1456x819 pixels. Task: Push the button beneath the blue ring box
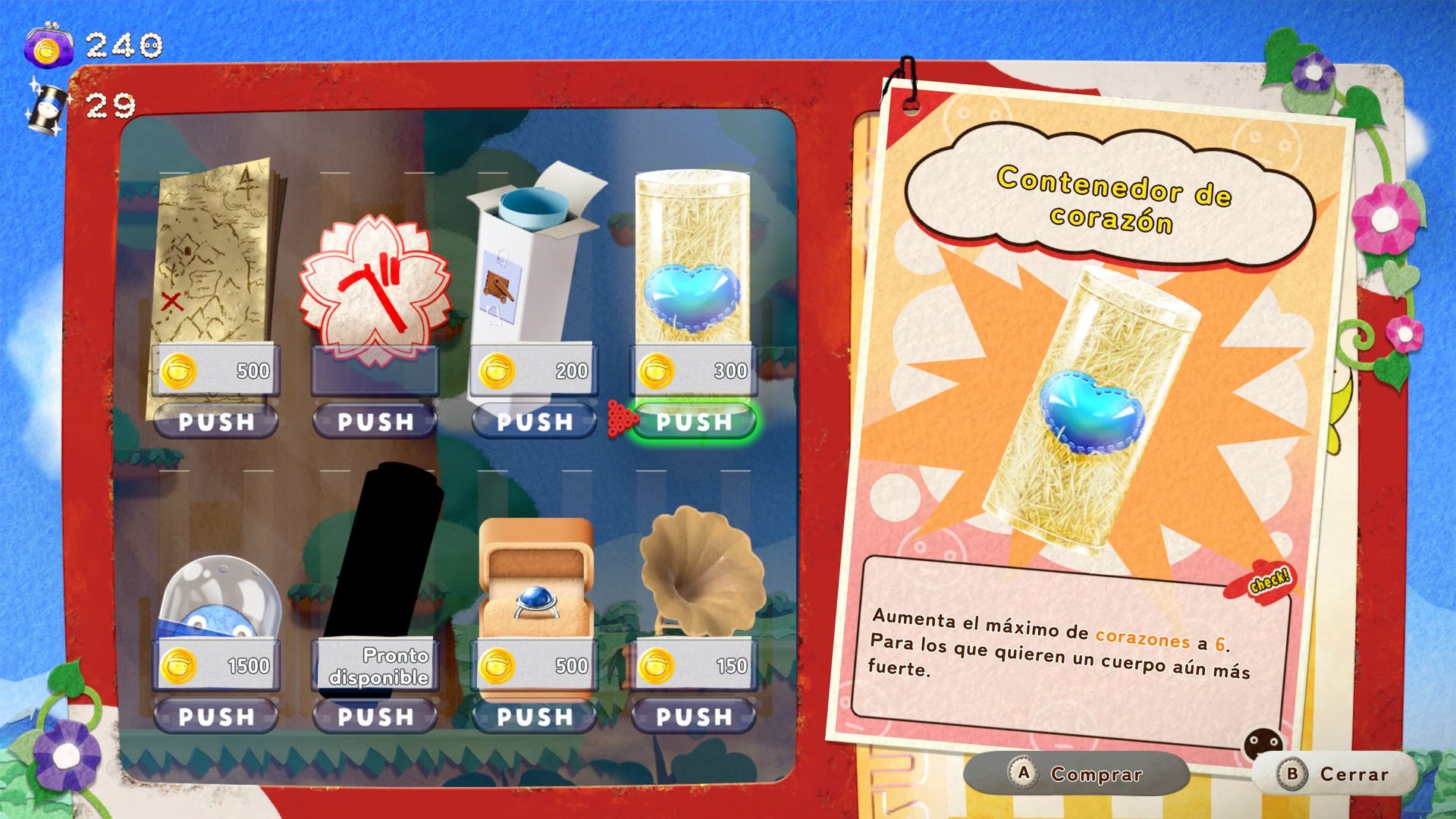[535, 717]
